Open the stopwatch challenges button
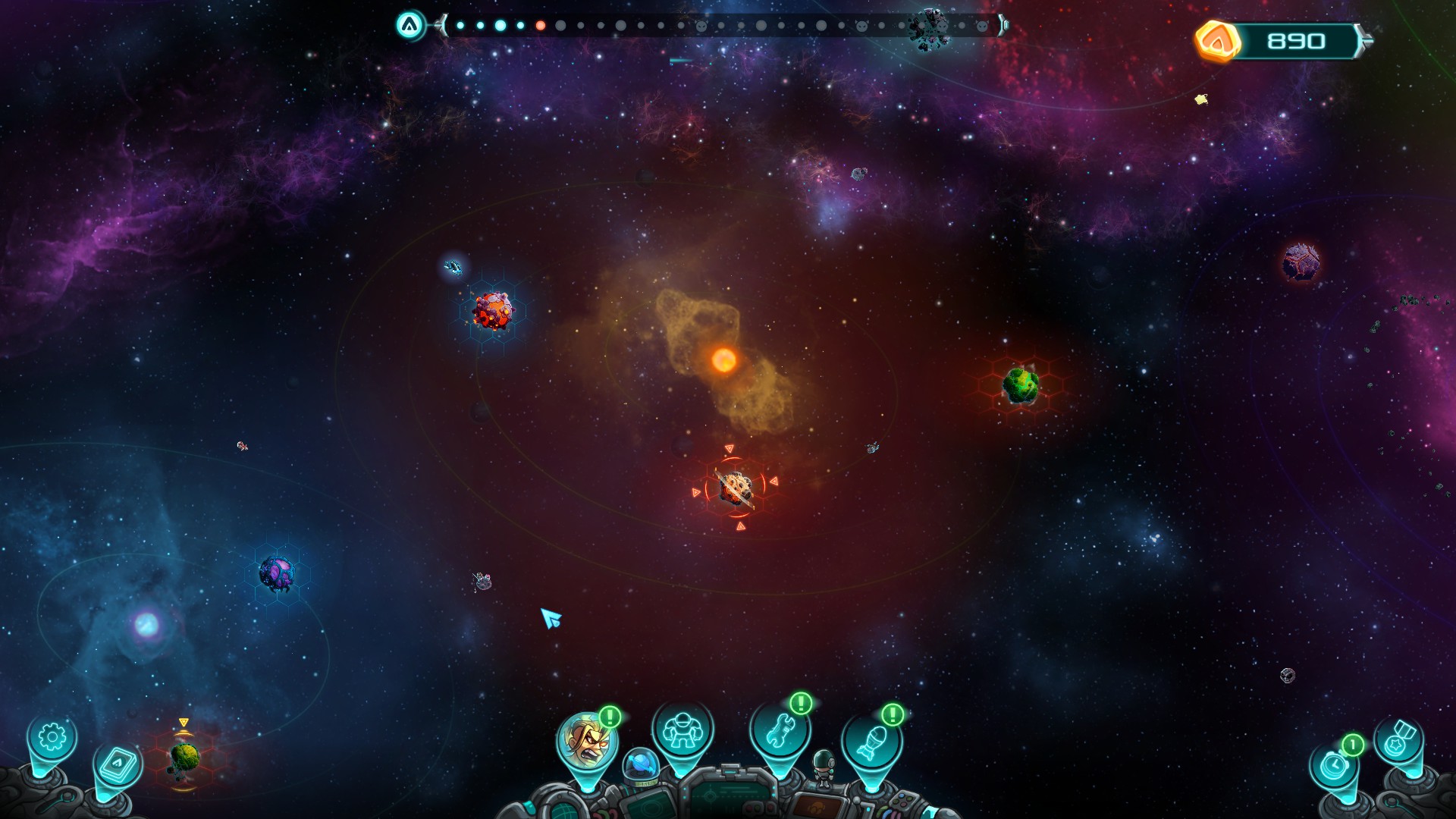Screen dimensions: 1456x819 pyautogui.click(x=1334, y=764)
